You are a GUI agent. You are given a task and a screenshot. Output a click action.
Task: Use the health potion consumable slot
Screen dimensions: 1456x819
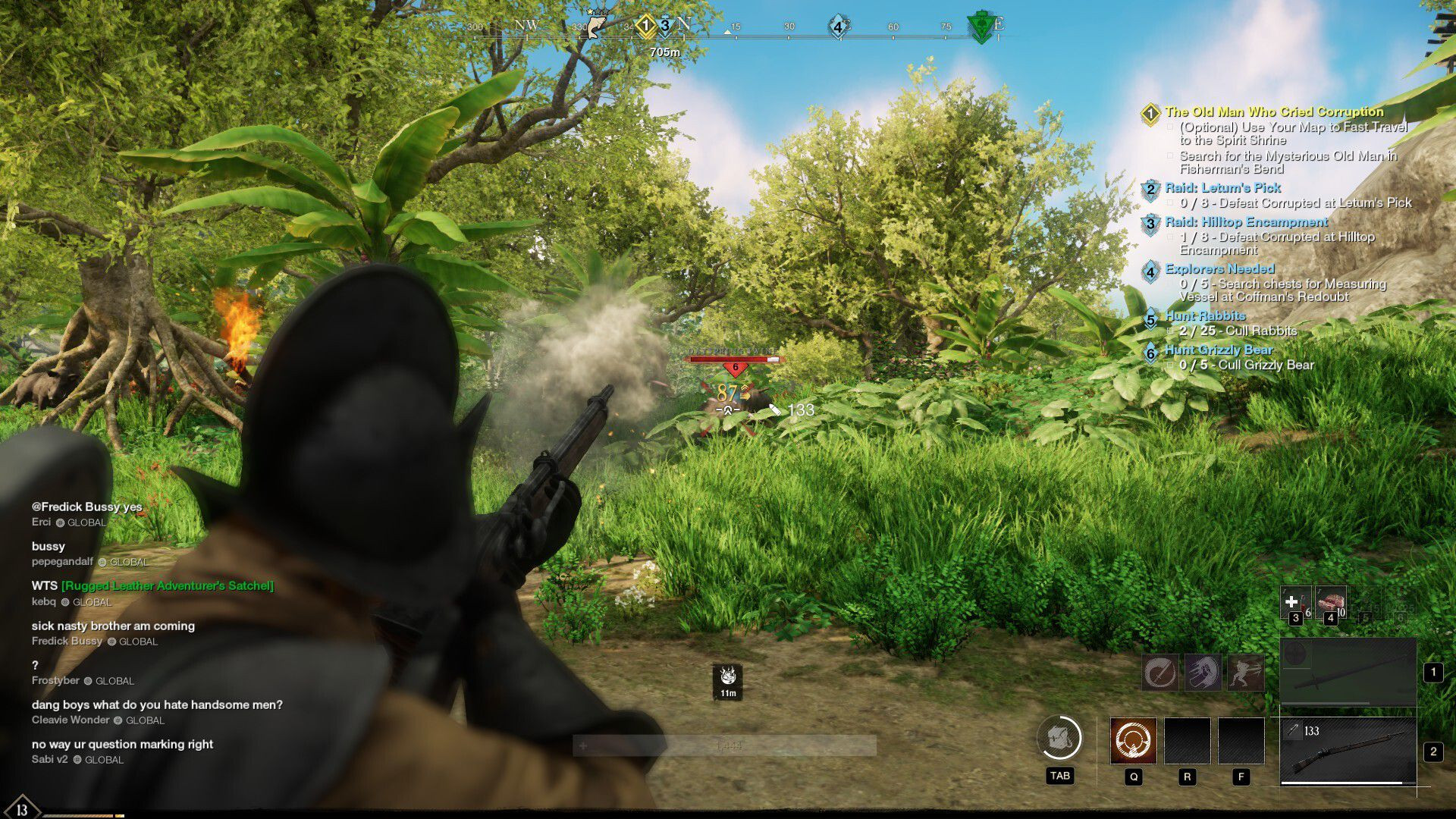tap(1294, 603)
